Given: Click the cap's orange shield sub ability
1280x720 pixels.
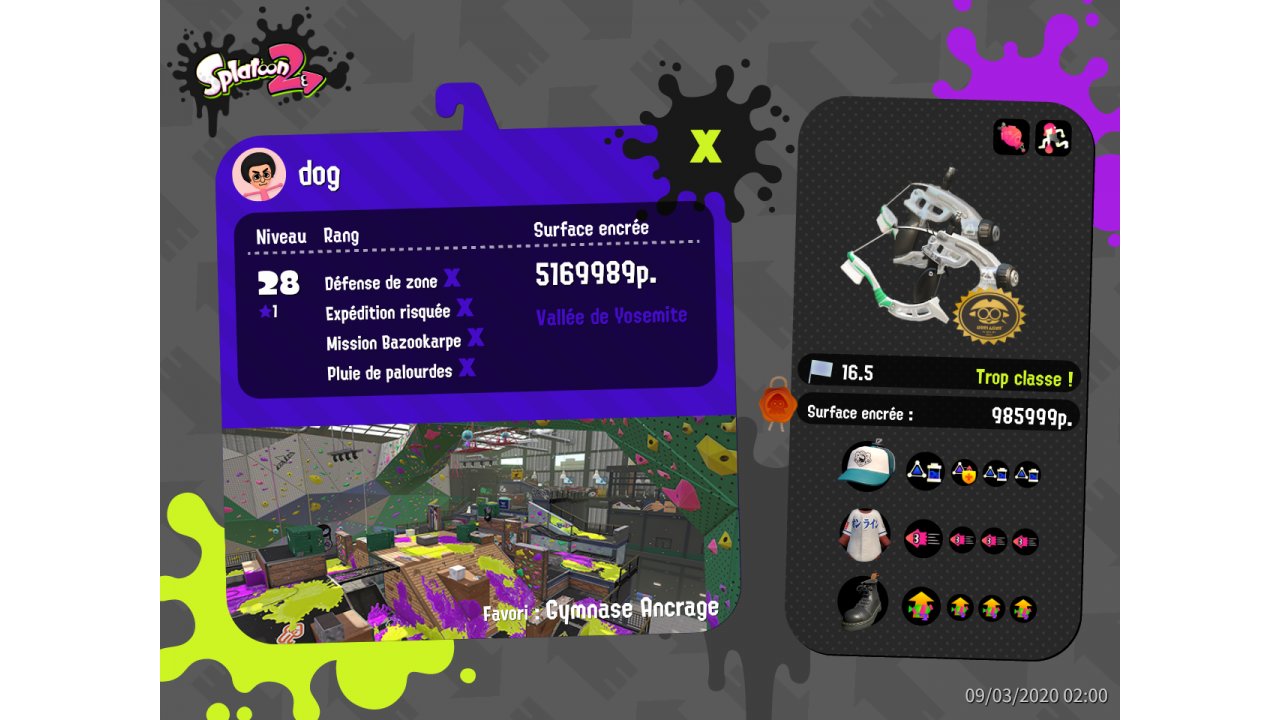Looking at the screenshot, I should [x=964, y=473].
